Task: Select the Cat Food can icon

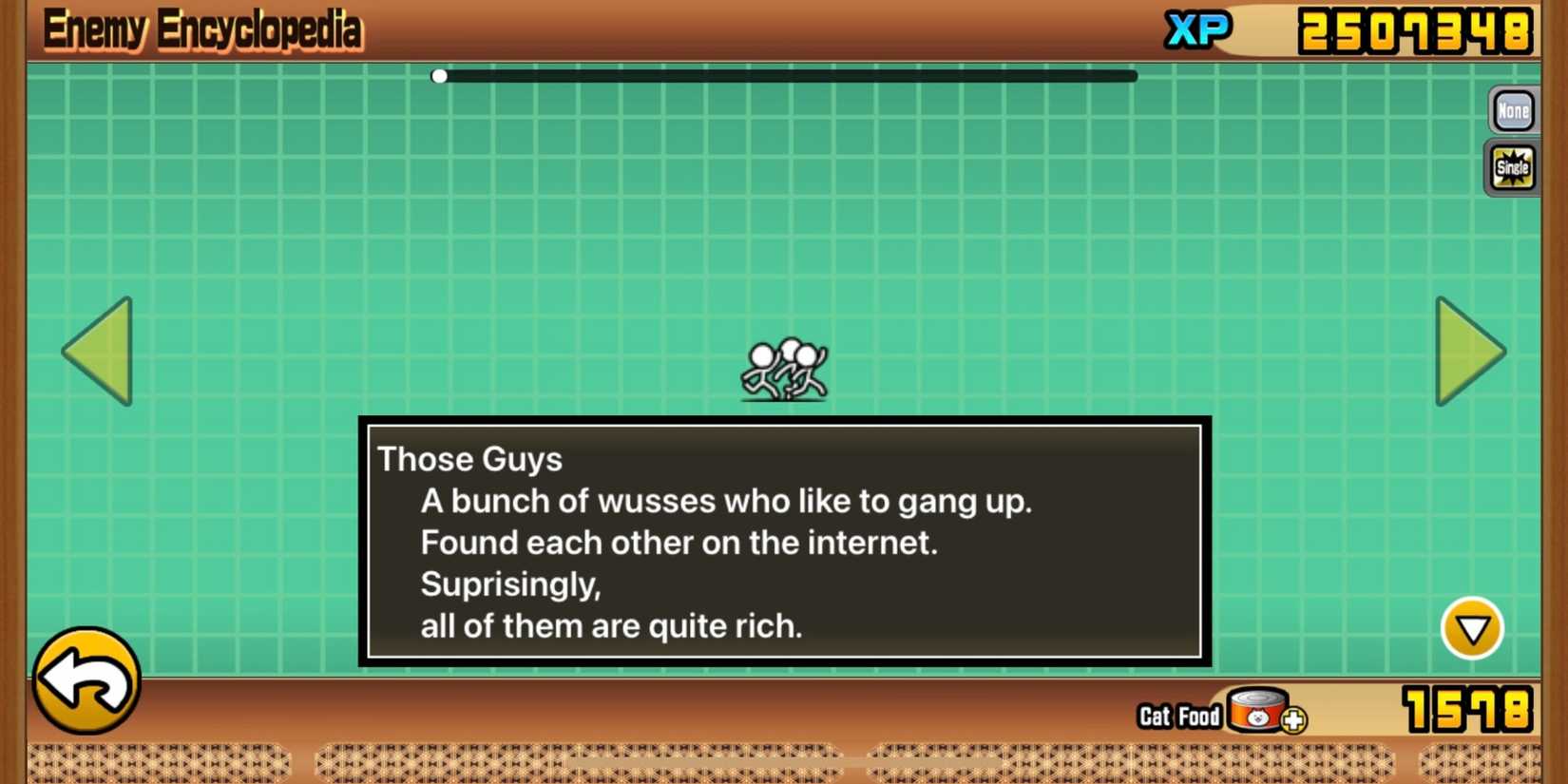Action: (x=1256, y=715)
